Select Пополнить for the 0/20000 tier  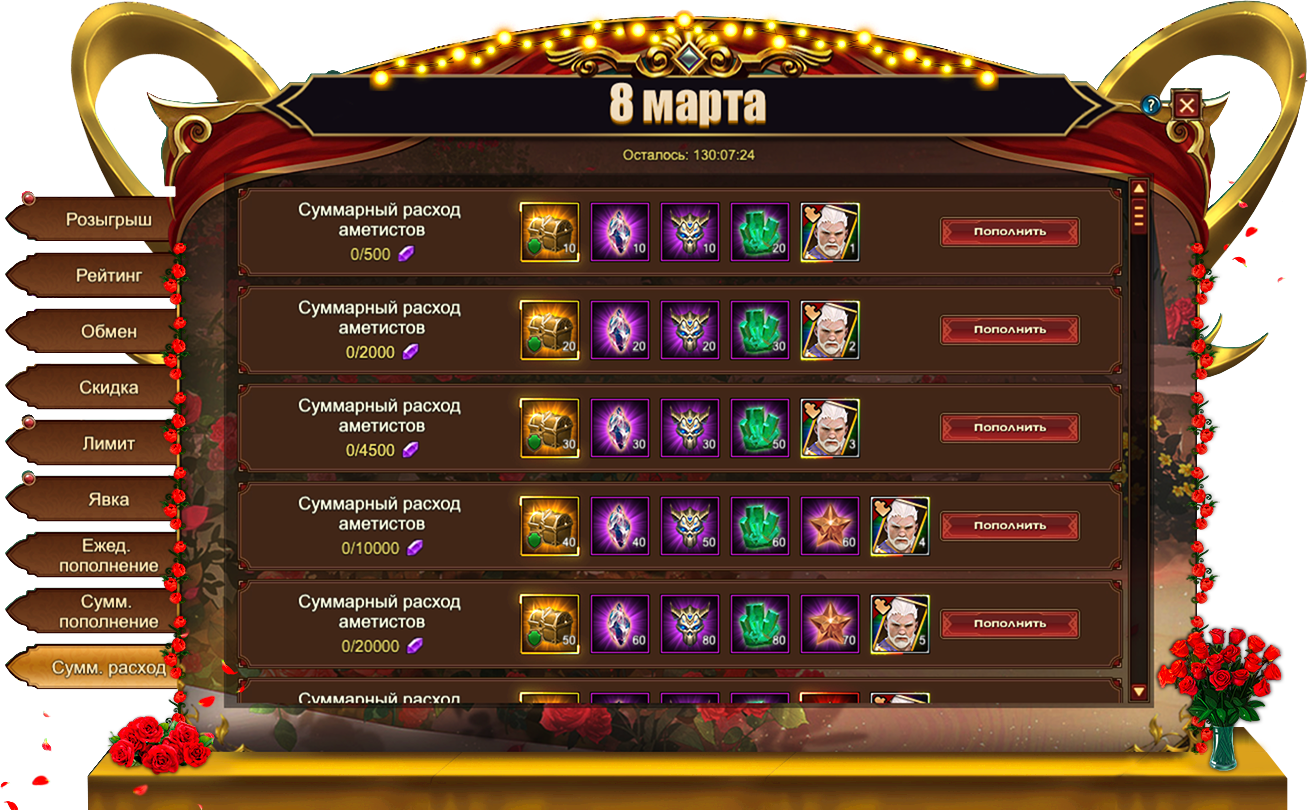(1009, 624)
